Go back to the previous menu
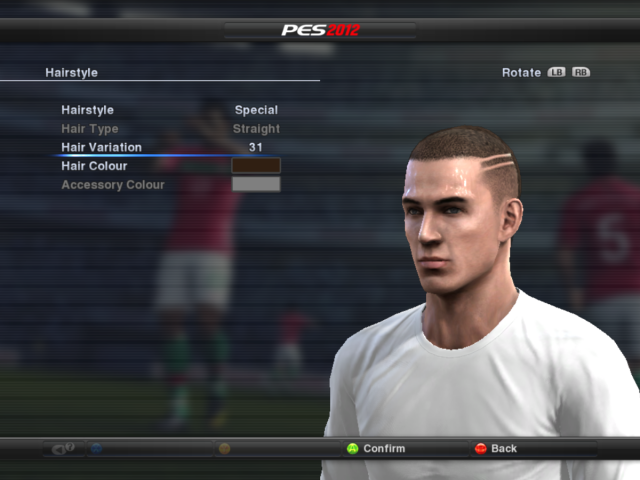Screen dimensions: 640x480 tap(496, 449)
